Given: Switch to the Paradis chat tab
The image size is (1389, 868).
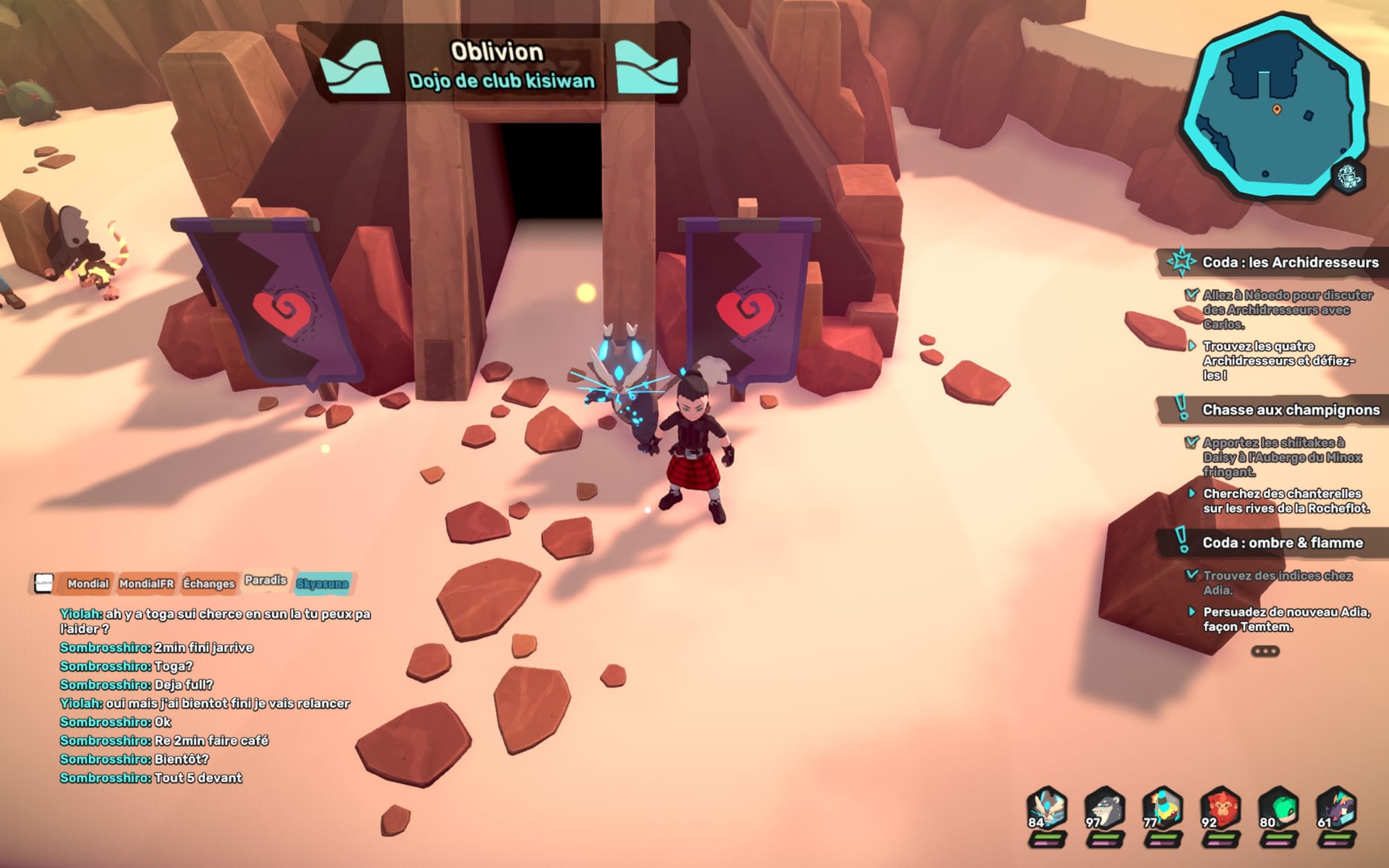Looking at the screenshot, I should click(265, 581).
